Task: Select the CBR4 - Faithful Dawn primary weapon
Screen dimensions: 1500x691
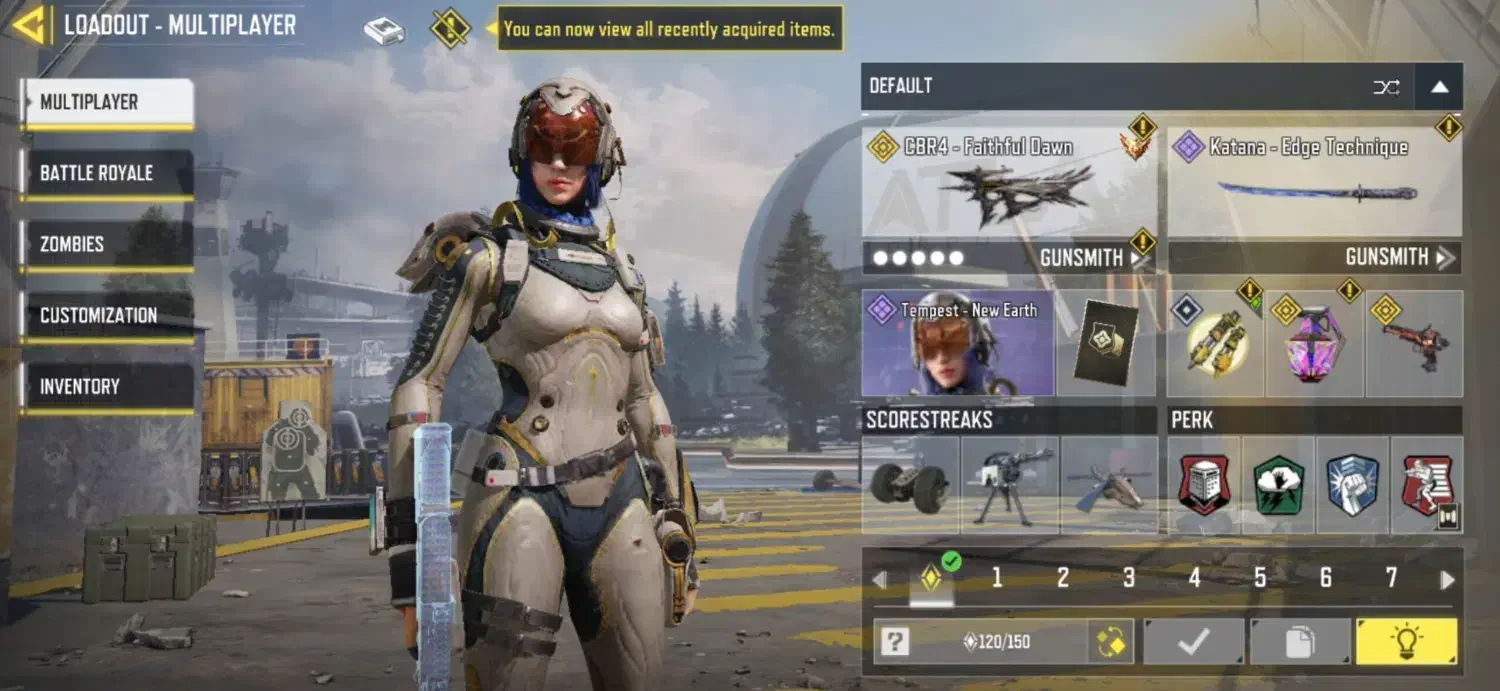Action: pyautogui.click(x=1008, y=182)
